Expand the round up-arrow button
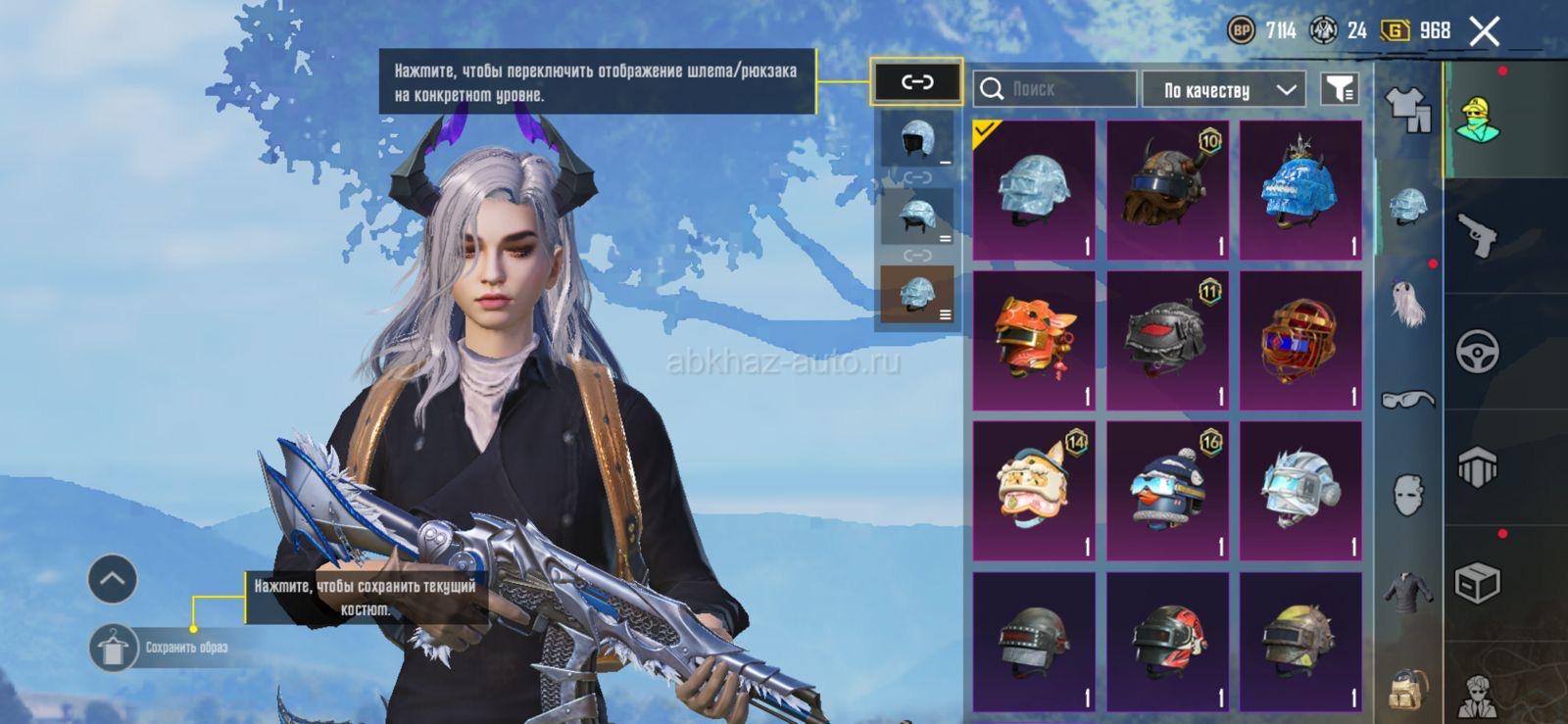Image resolution: width=1568 pixels, height=724 pixels. (113, 579)
